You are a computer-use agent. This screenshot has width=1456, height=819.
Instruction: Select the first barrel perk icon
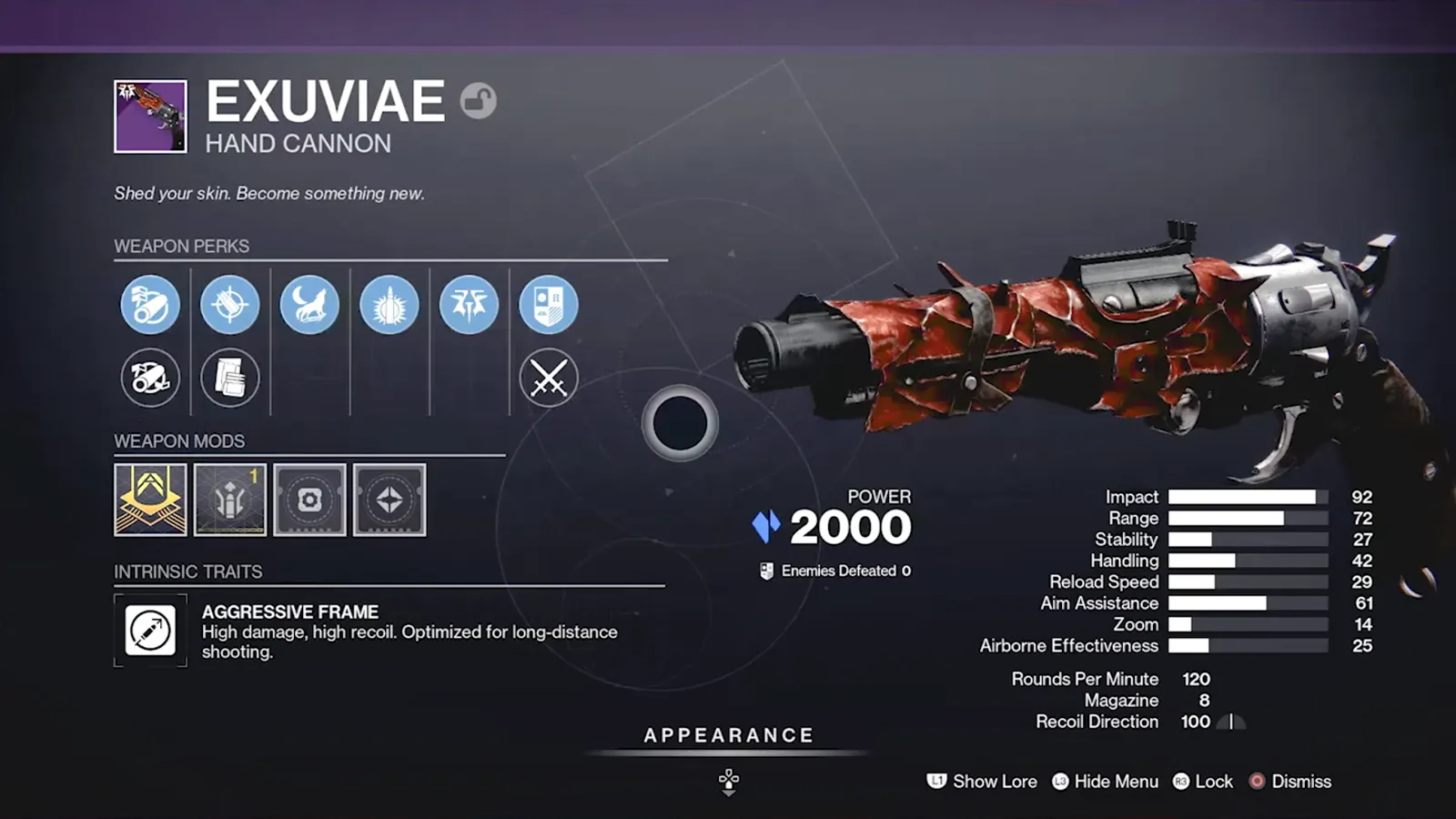pos(150,305)
